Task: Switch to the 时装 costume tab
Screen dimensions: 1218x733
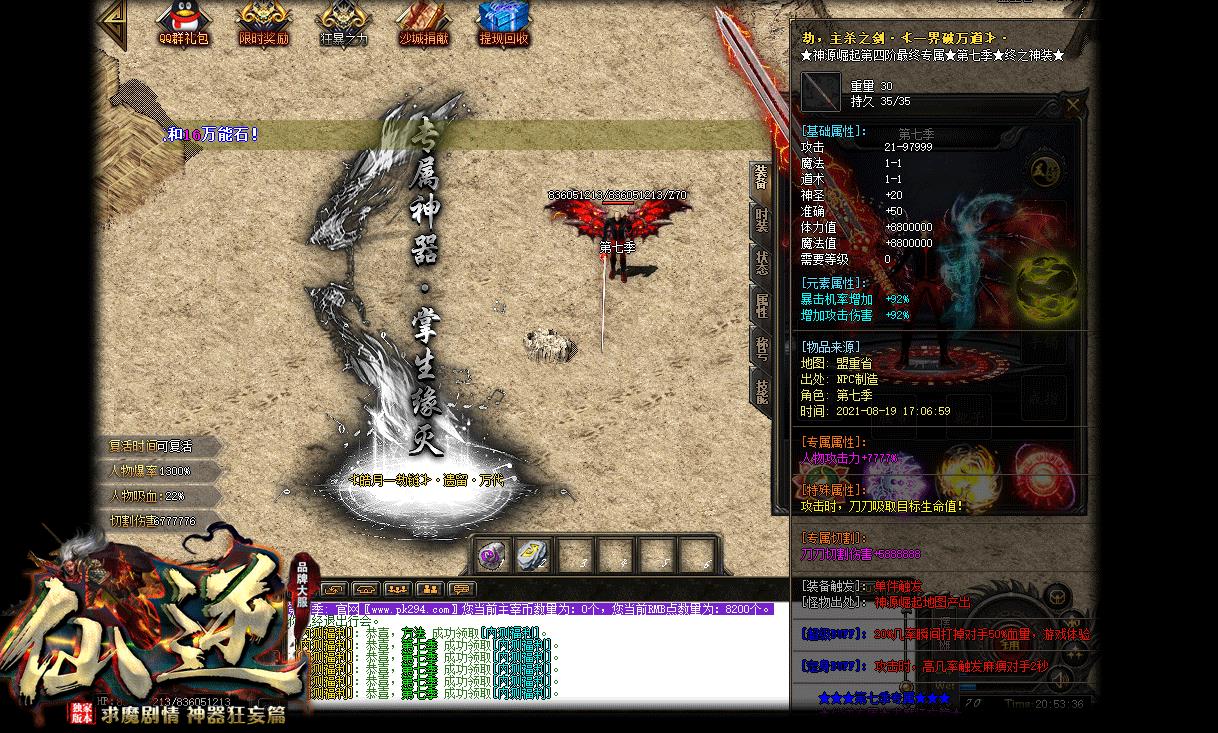Action: click(761, 221)
